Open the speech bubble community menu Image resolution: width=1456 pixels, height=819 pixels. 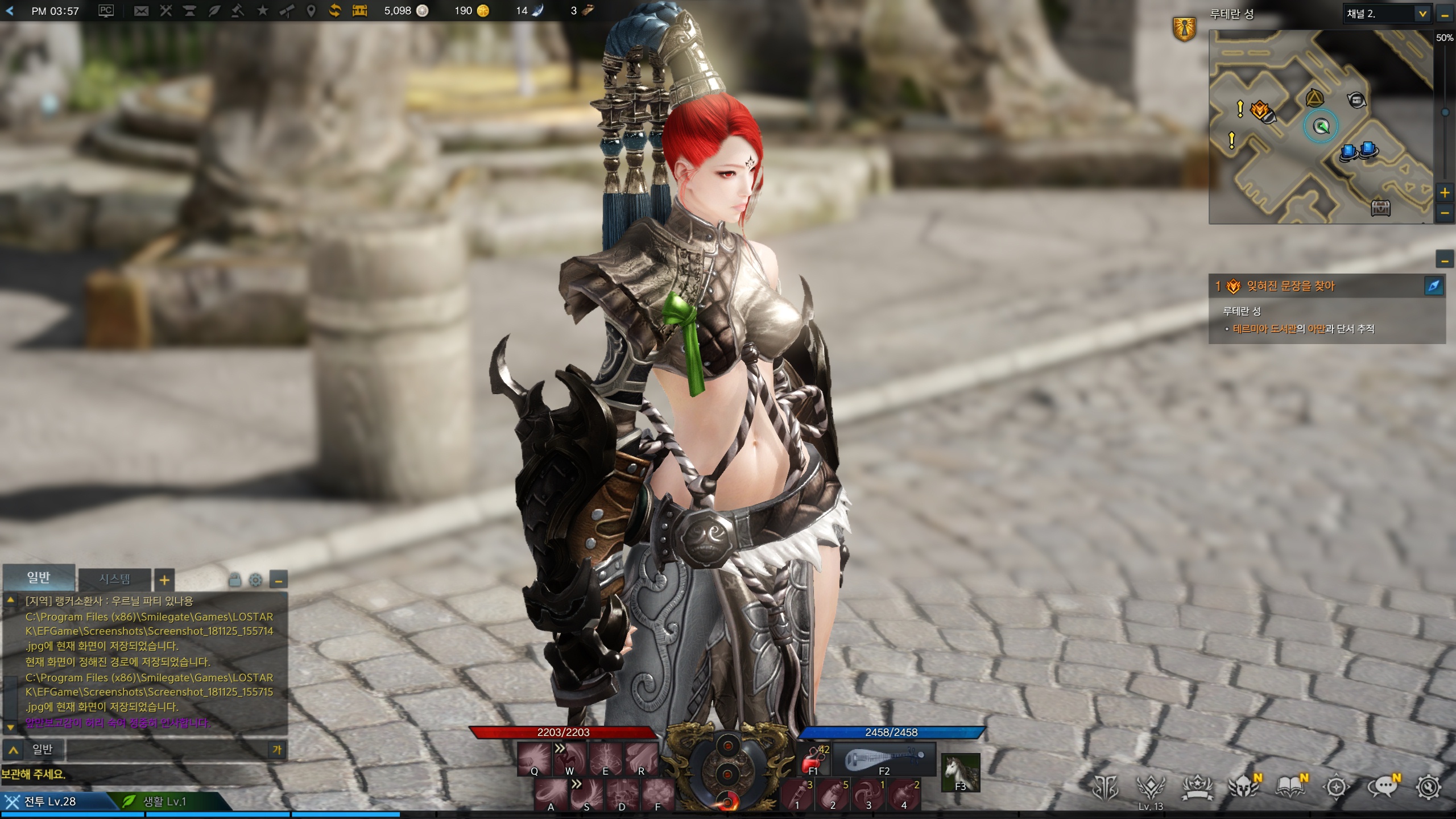tap(1382, 788)
